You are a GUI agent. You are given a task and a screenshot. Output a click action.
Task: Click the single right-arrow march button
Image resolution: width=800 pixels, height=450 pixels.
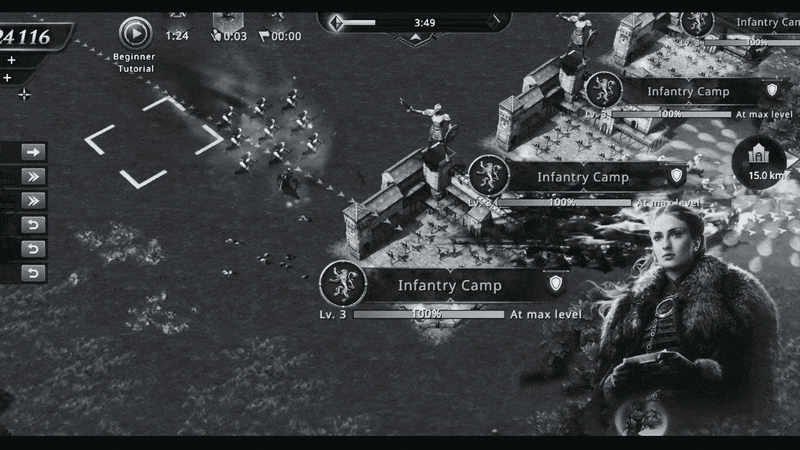coord(34,152)
